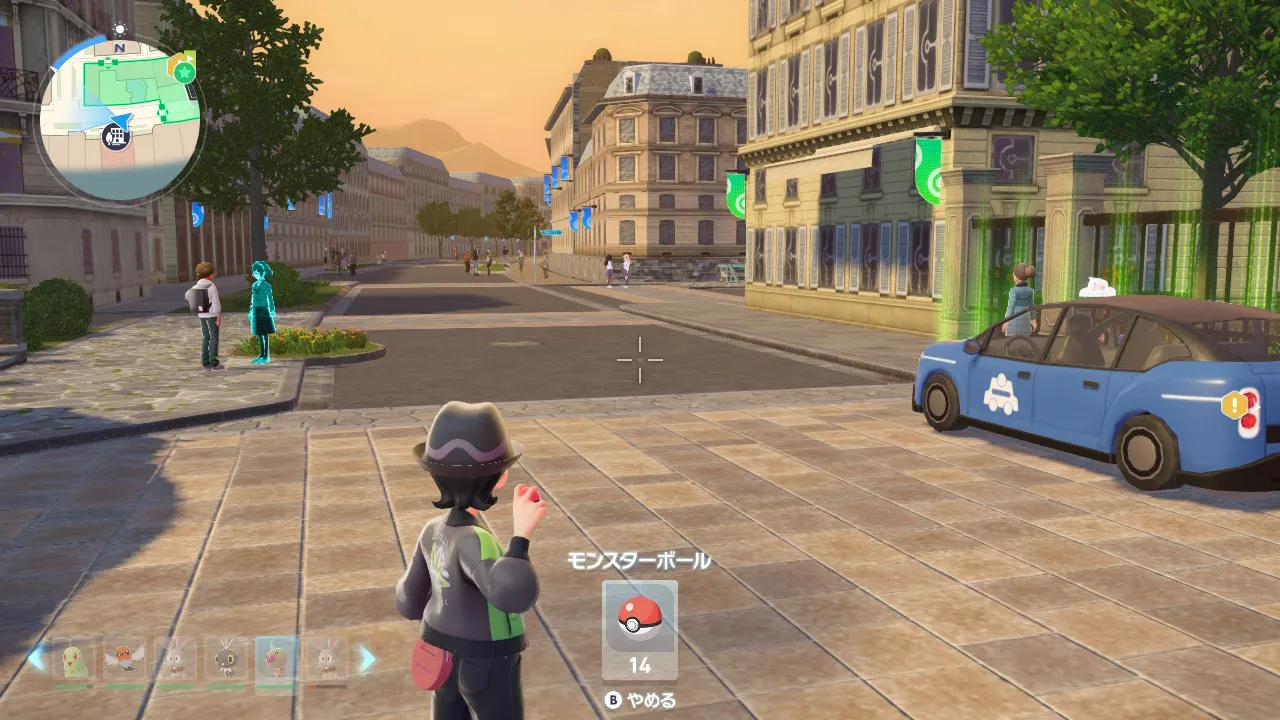Click the green star marker on the minimap
The width and height of the screenshot is (1280, 720).
(x=185, y=71)
